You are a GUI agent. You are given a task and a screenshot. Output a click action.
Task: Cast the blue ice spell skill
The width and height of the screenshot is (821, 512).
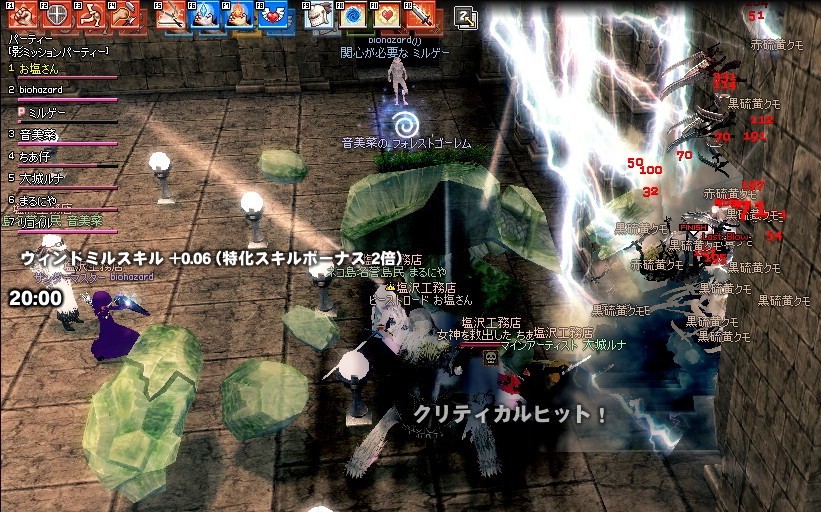click(205, 16)
